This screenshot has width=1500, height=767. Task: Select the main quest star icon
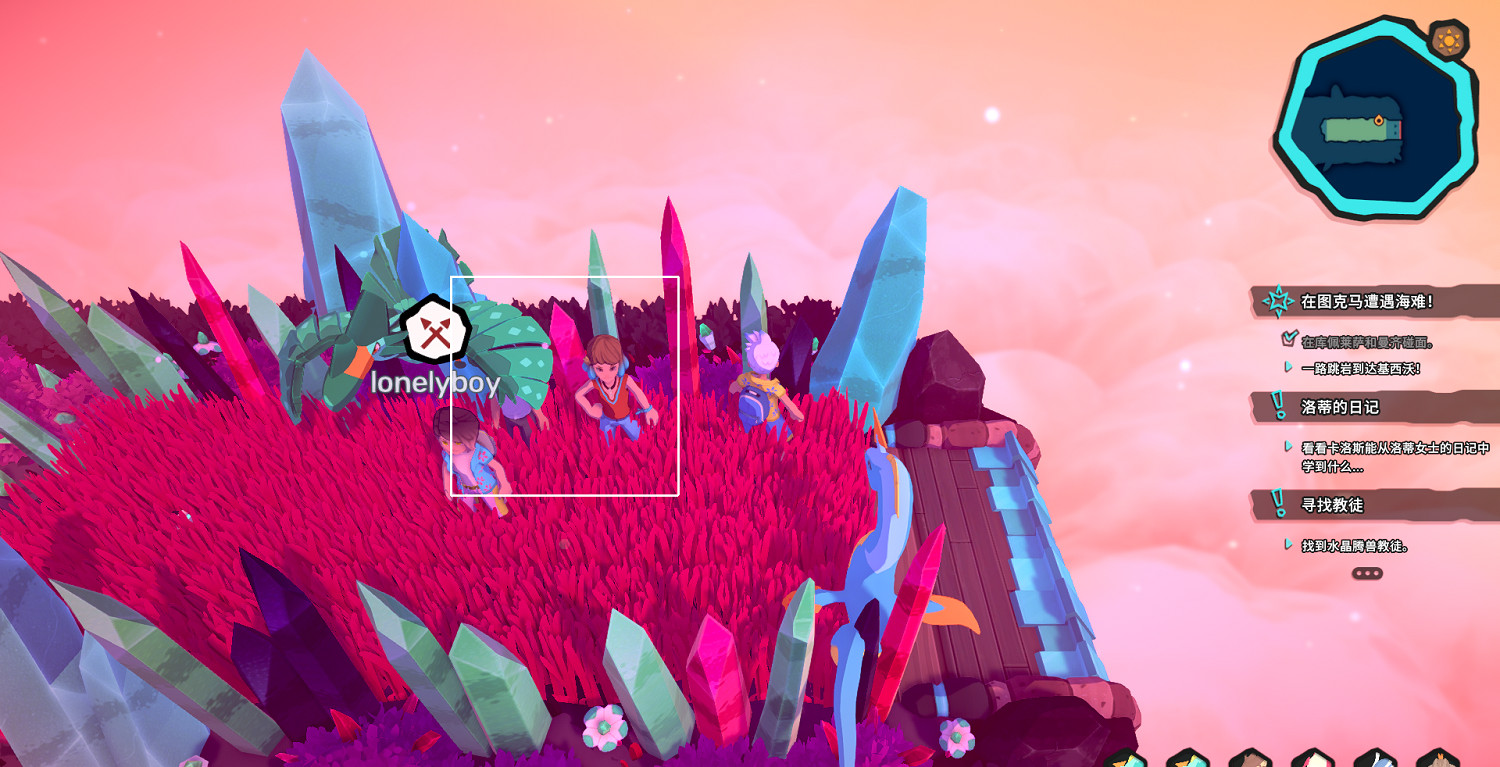(1278, 300)
